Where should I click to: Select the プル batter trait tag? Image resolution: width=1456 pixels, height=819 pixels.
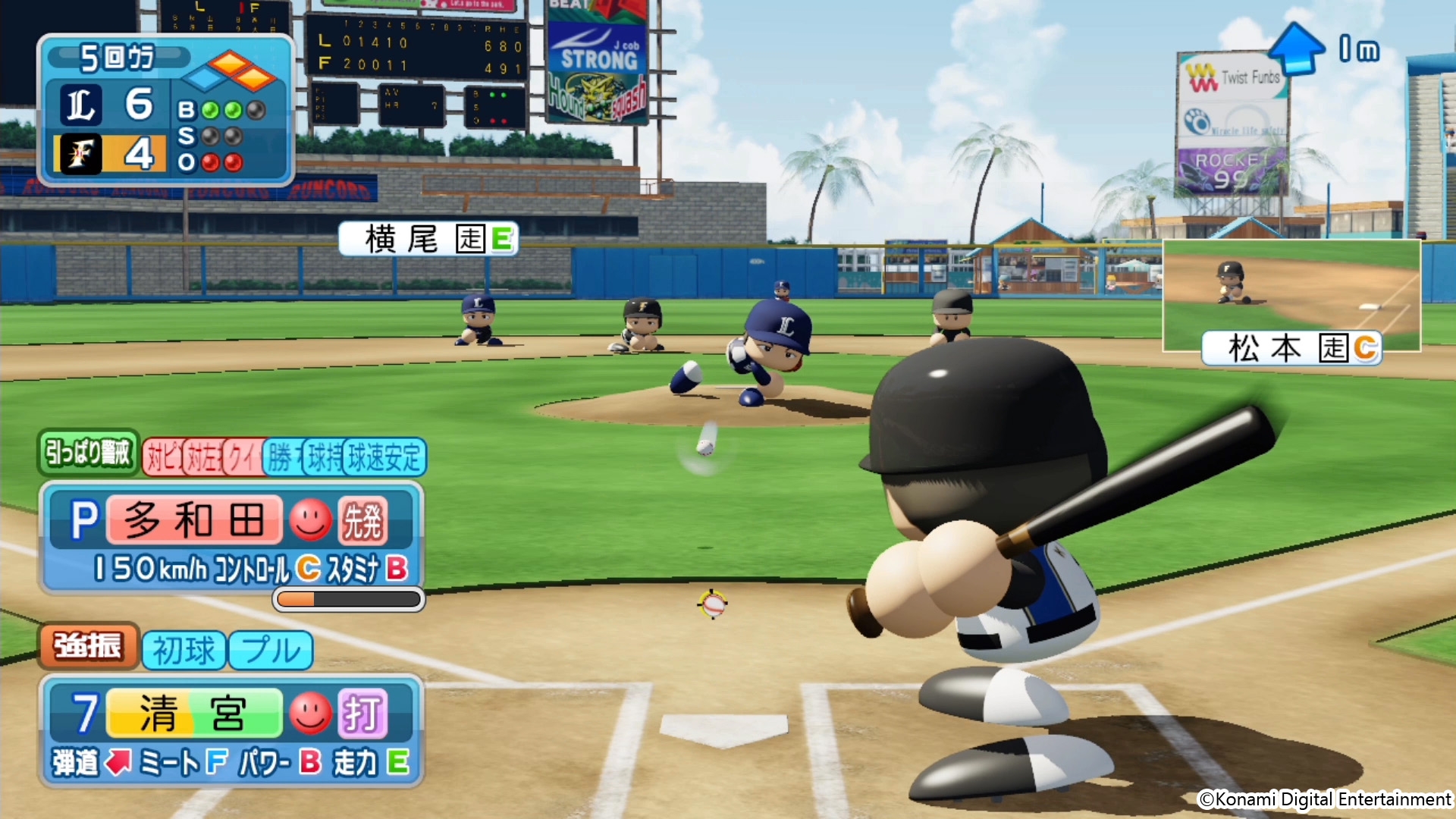271,651
